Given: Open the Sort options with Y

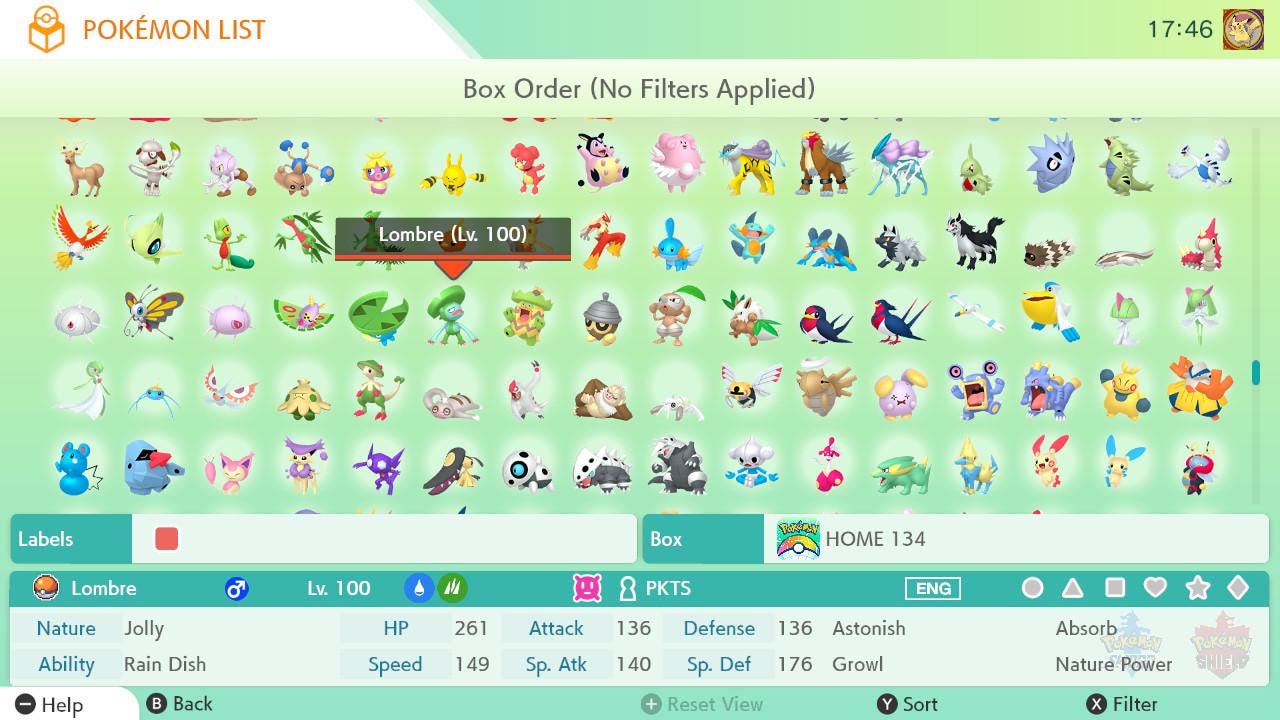Looking at the screenshot, I should coord(909,703).
